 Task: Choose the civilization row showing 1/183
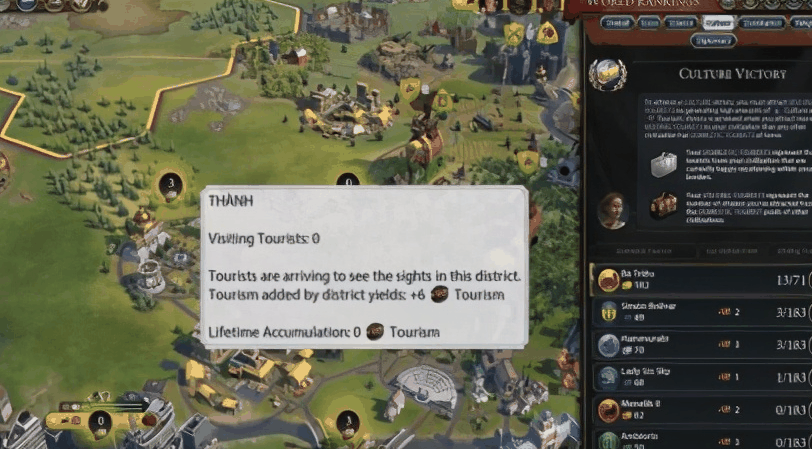point(700,376)
